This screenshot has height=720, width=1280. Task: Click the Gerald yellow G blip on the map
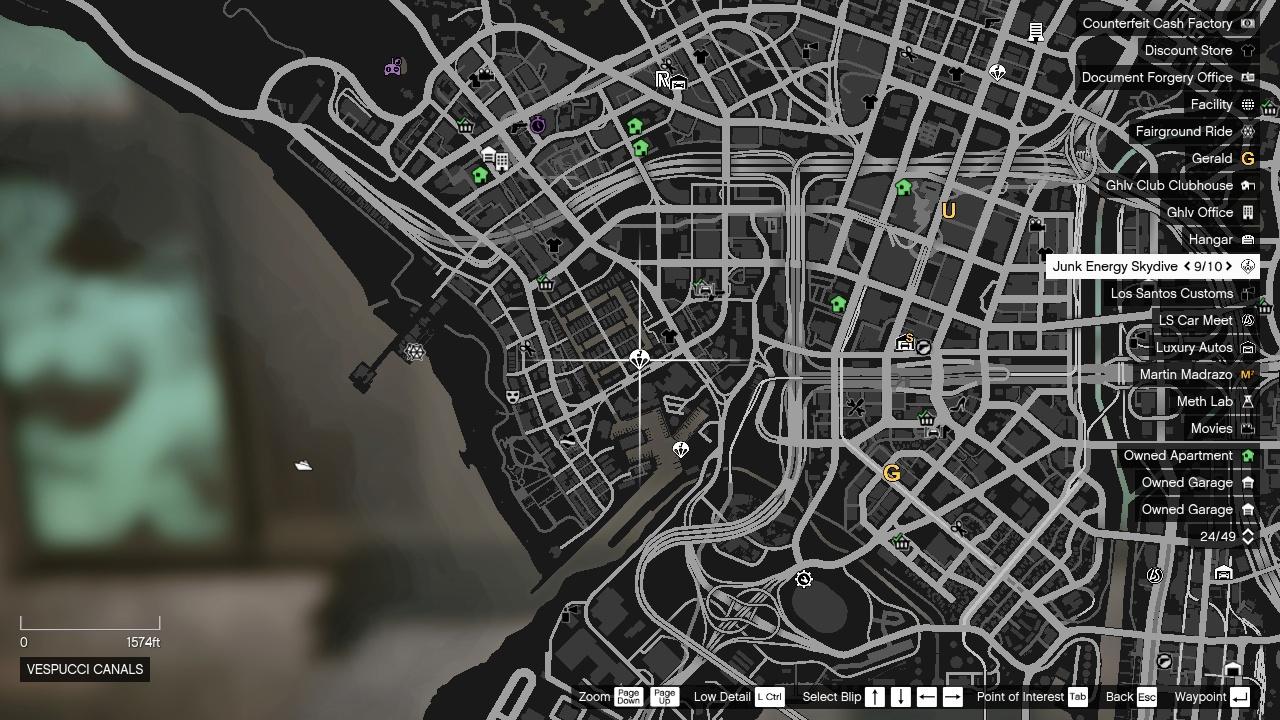coord(893,473)
